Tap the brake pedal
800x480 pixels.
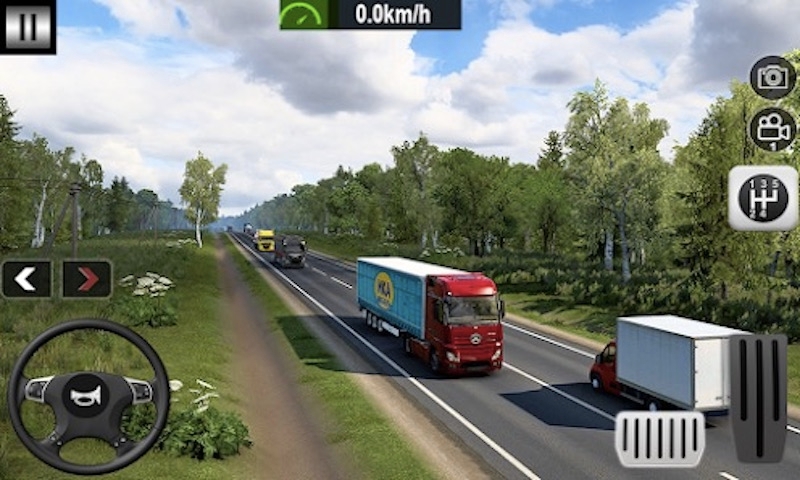[x=659, y=438]
